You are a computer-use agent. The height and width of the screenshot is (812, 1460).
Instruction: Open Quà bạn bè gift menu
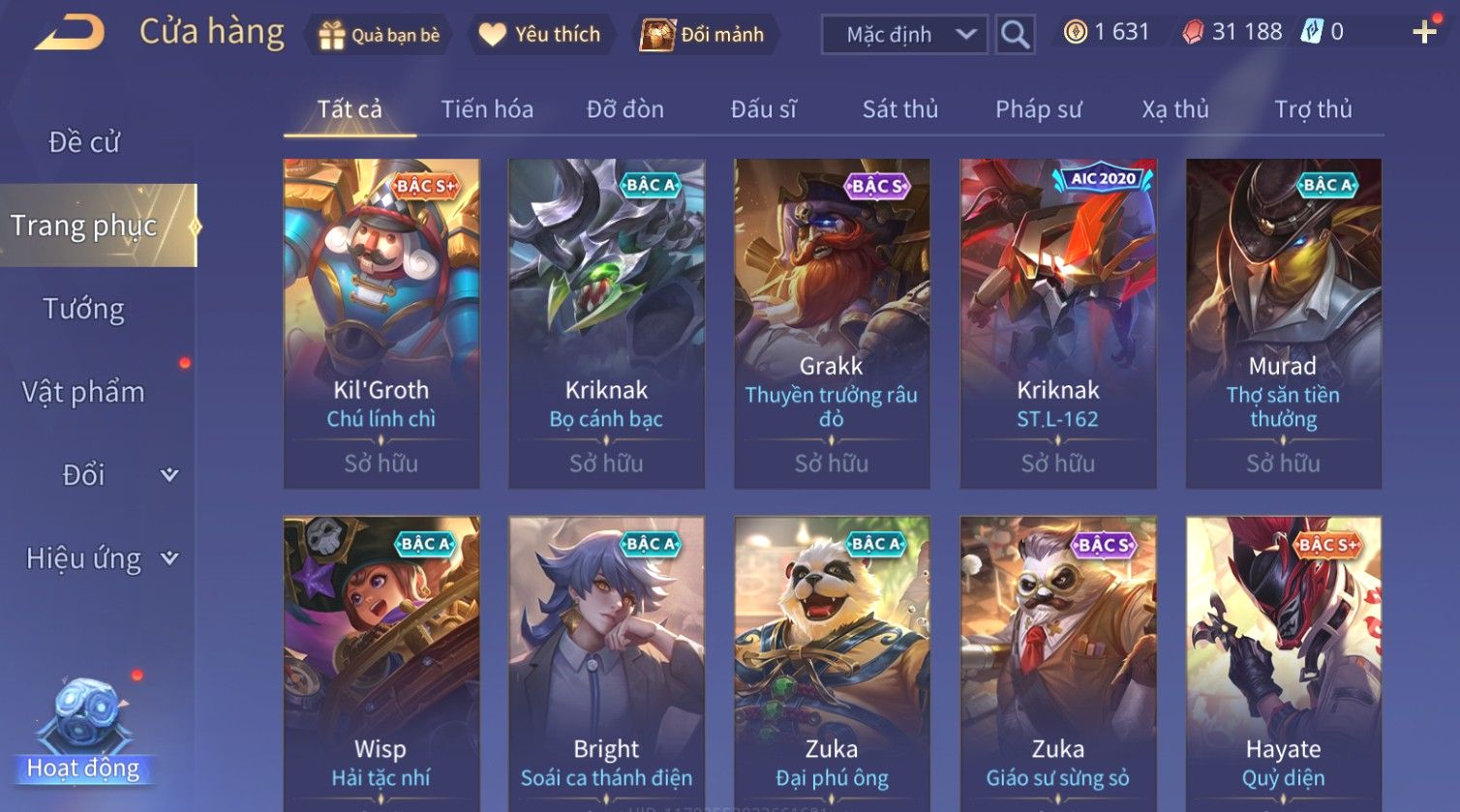379,35
